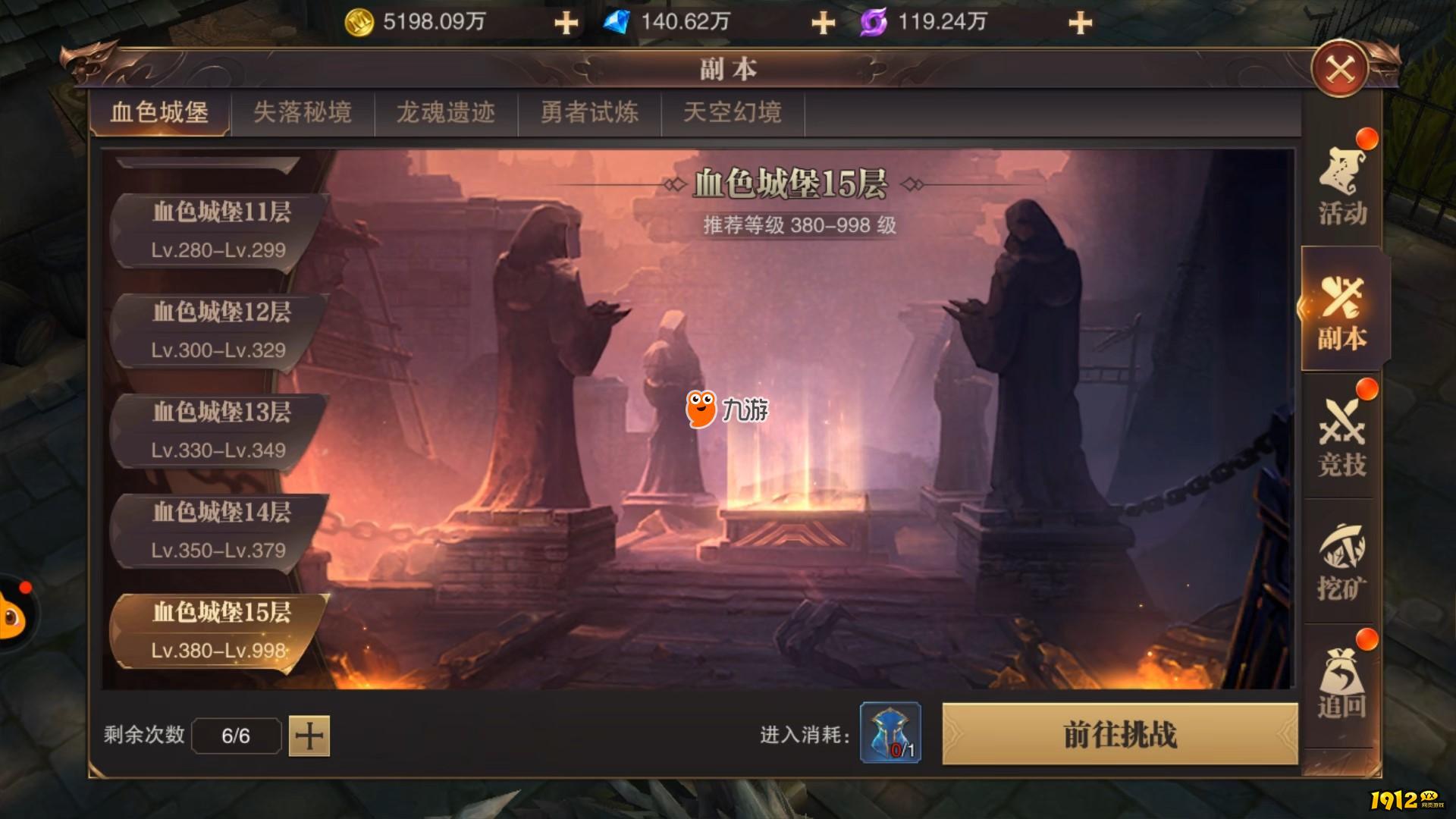Click the 6/6 remaining attempts field

[236, 734]
